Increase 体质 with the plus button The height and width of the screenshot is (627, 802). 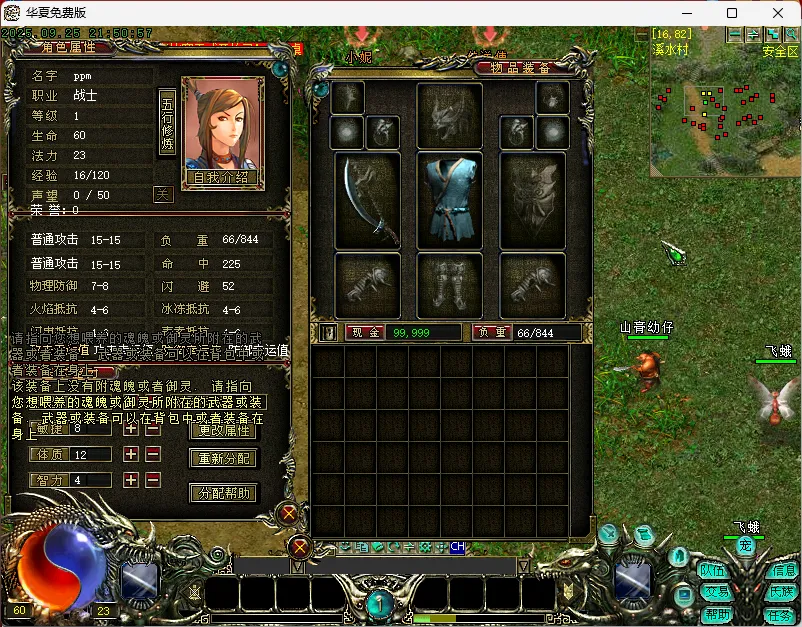click(x=131, y=454)
